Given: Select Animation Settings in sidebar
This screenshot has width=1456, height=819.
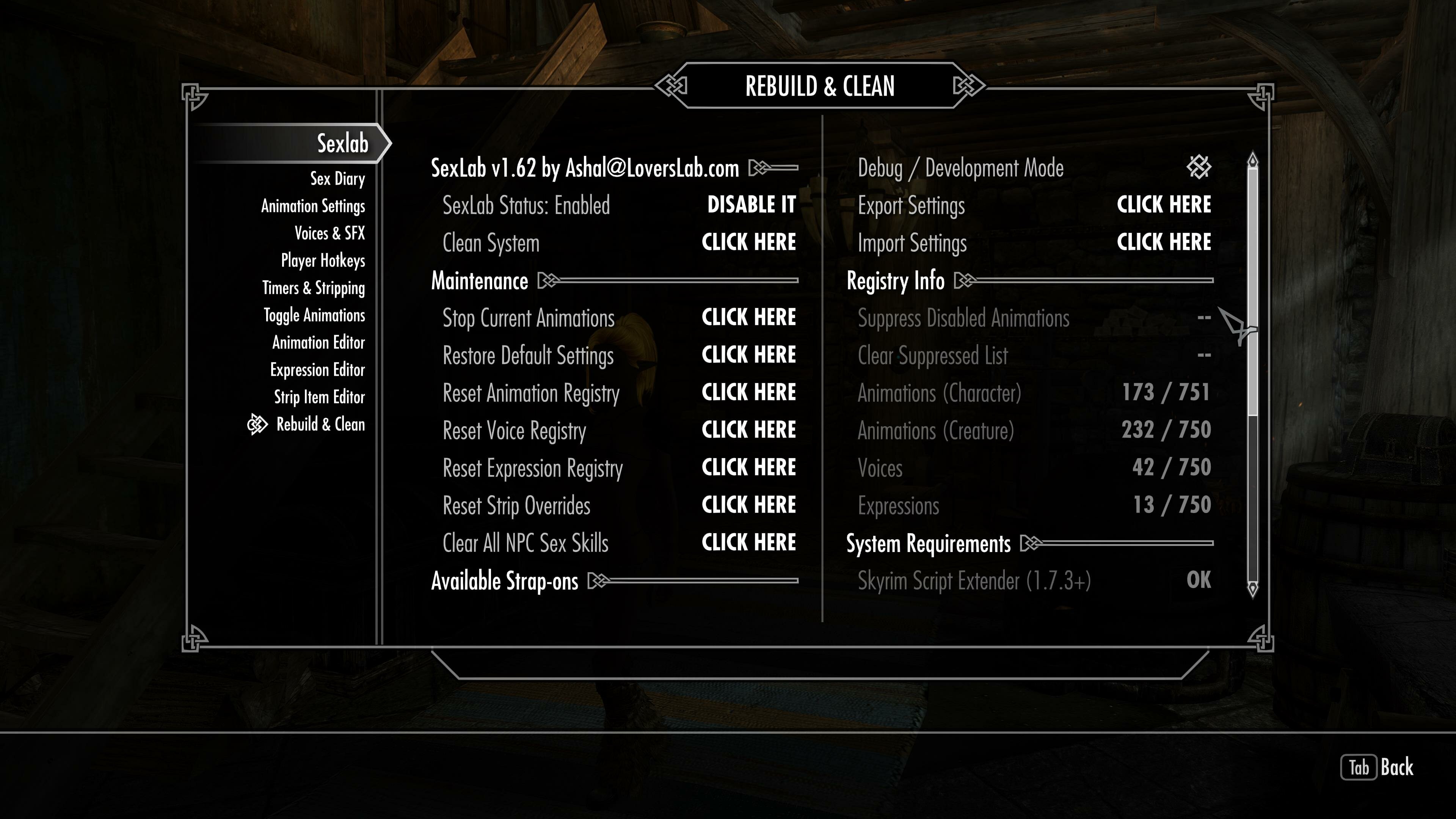Looking at the screenshot, I should click(x=312, y=206).
